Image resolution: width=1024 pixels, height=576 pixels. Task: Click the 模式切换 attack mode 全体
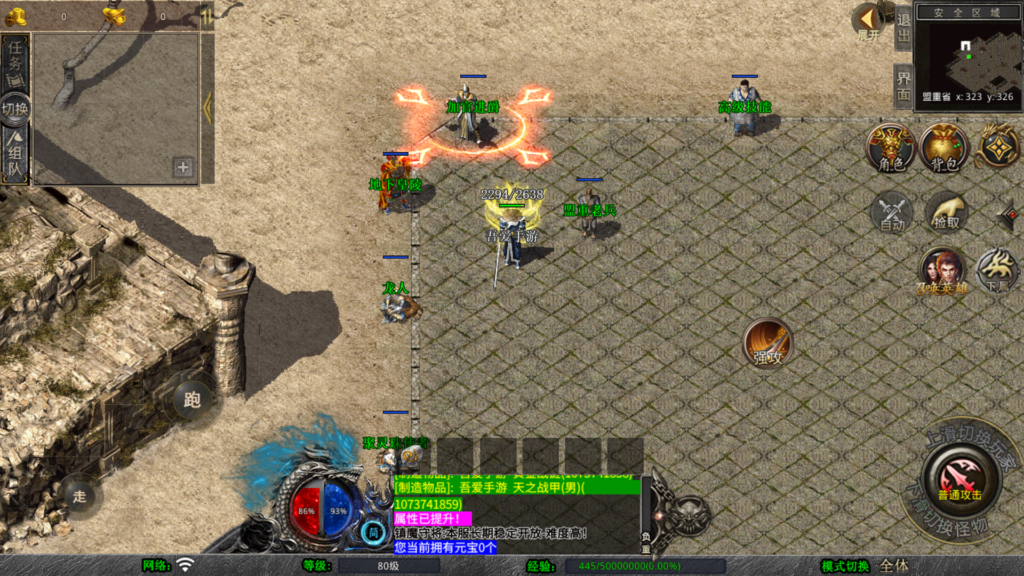[x=894, y=566]
